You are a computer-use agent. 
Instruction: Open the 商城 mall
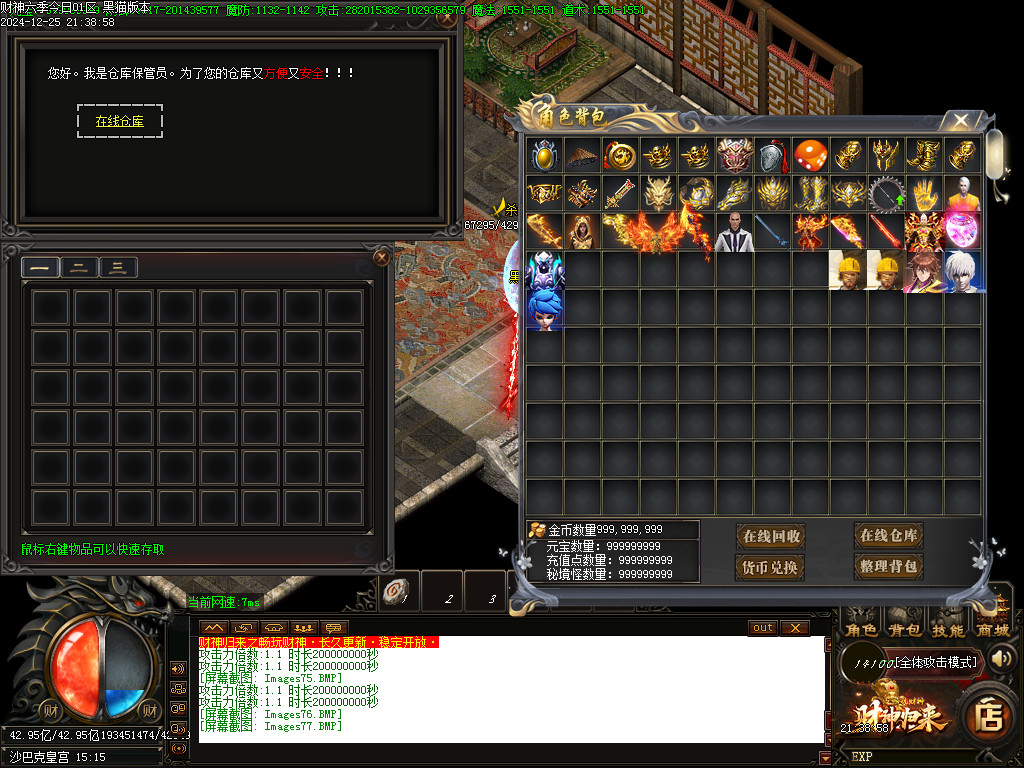pos(992,630)
